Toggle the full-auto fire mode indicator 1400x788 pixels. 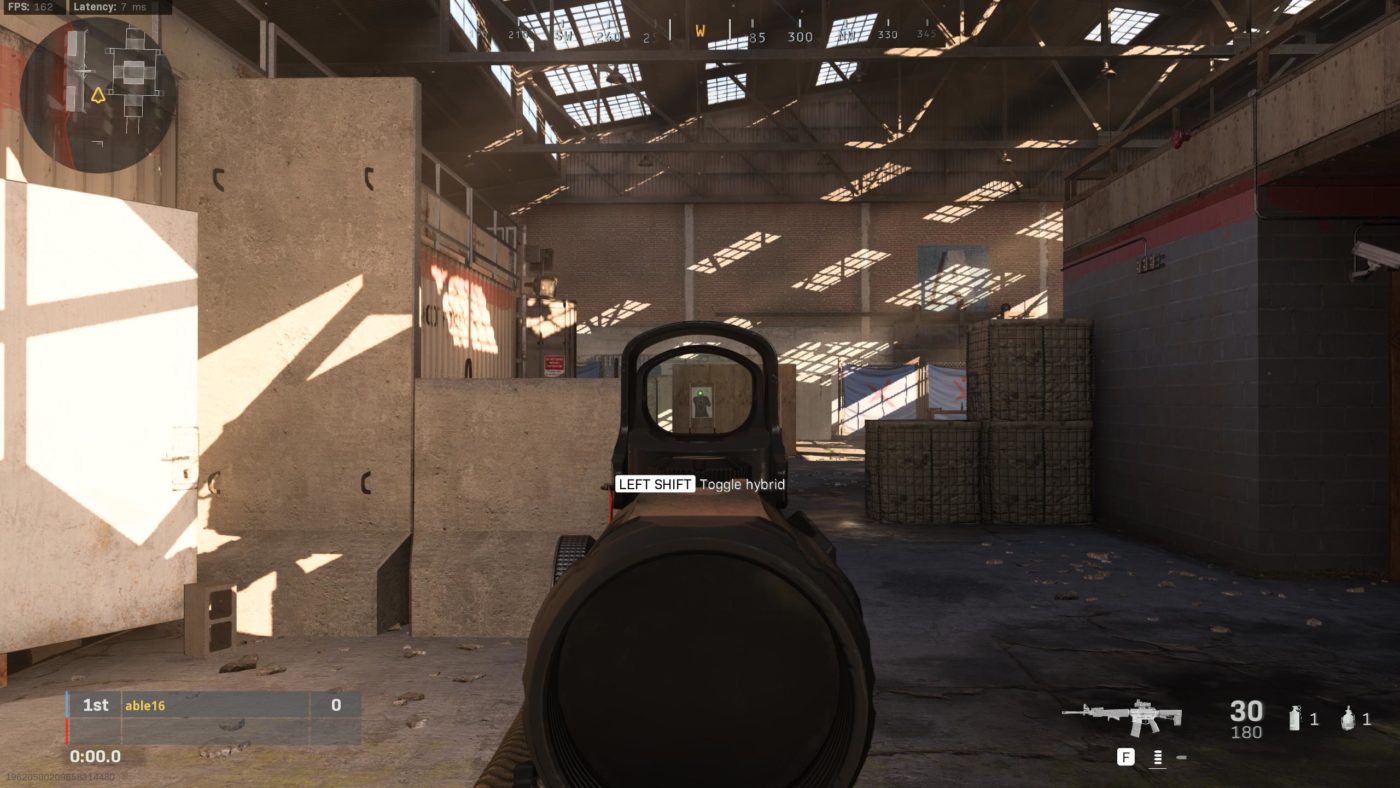tap(1157, 757)
